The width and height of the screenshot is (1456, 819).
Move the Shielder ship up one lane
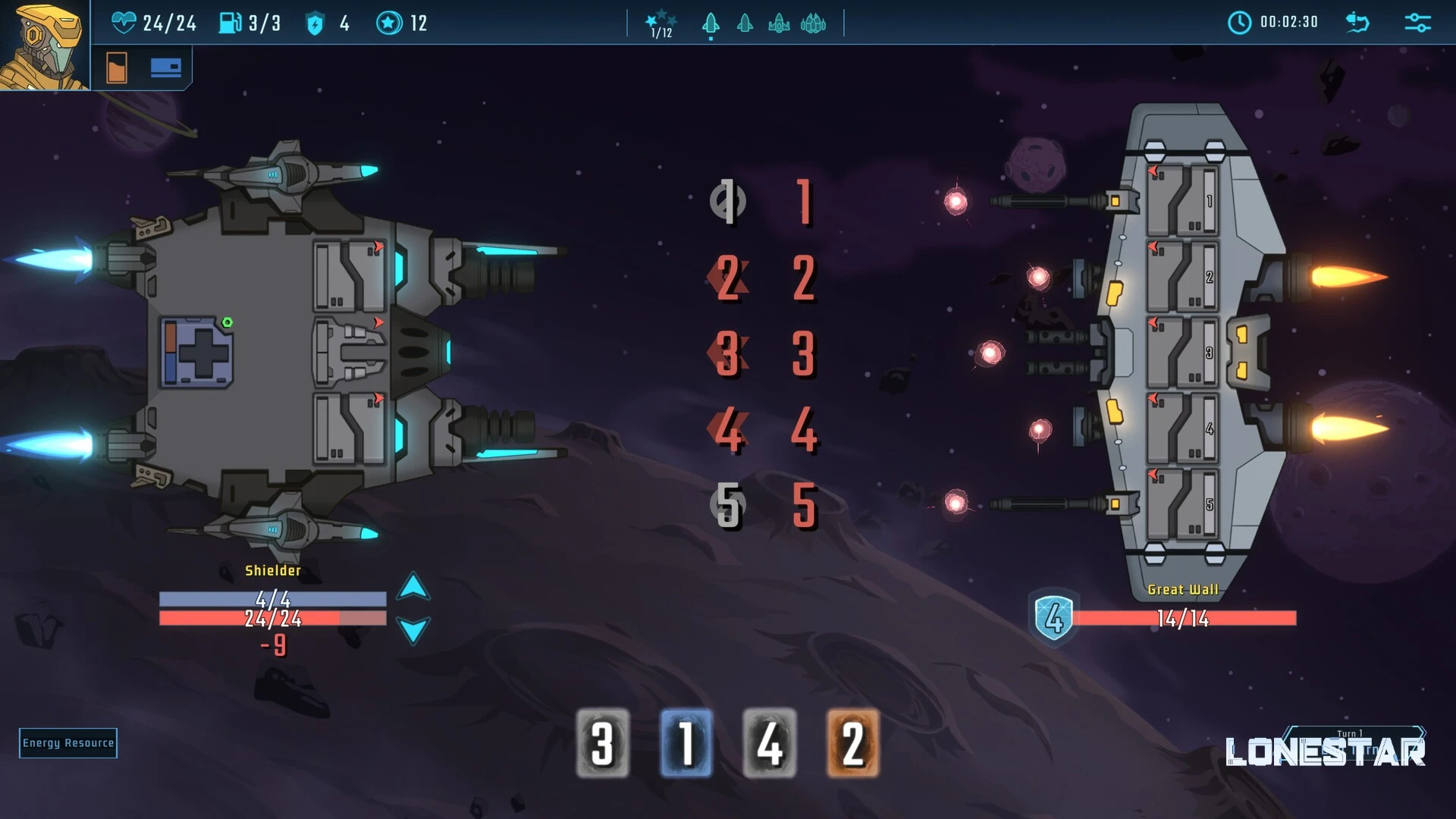point(413,587)
